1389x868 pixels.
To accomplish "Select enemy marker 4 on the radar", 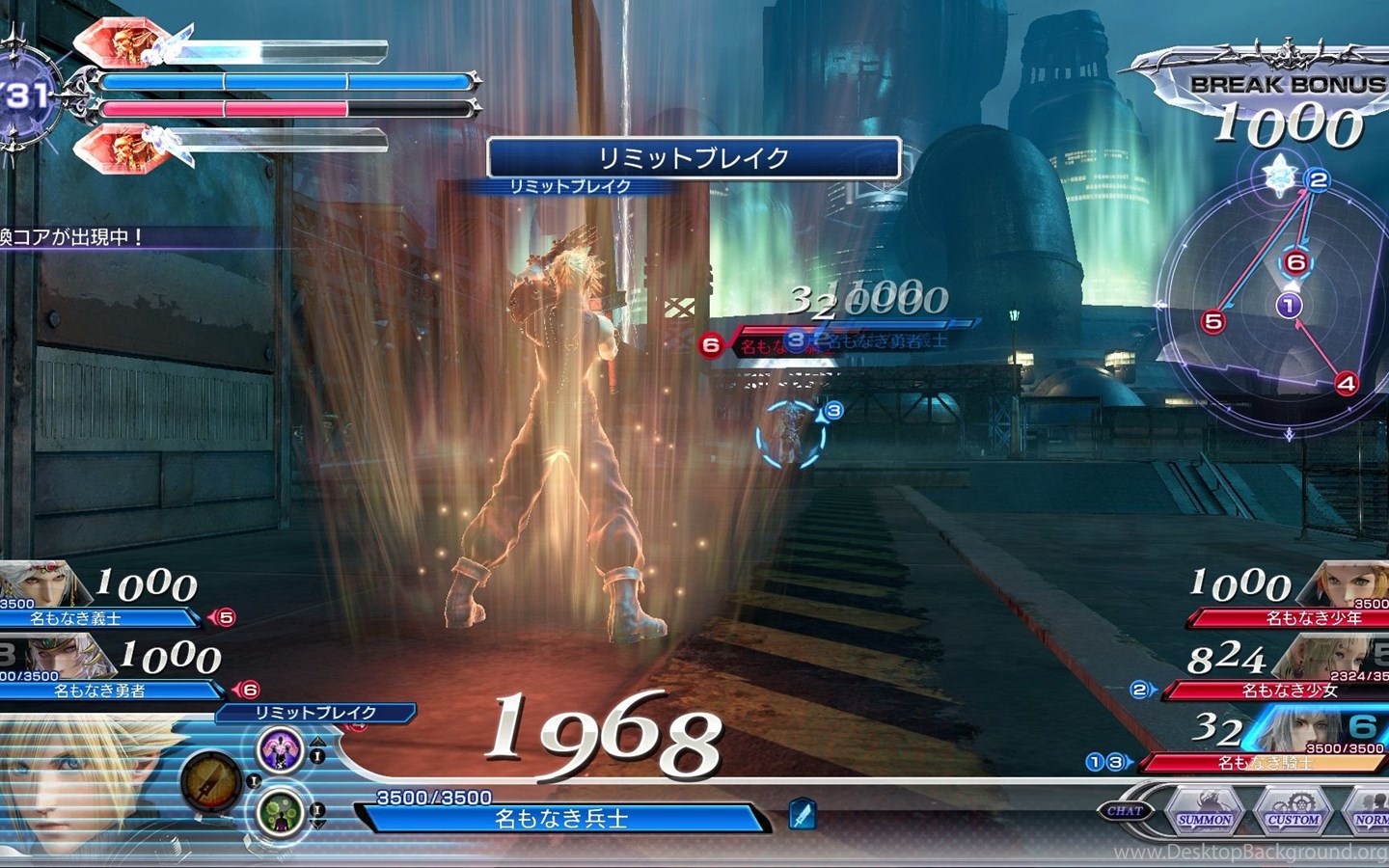I will pos(1346,384).
